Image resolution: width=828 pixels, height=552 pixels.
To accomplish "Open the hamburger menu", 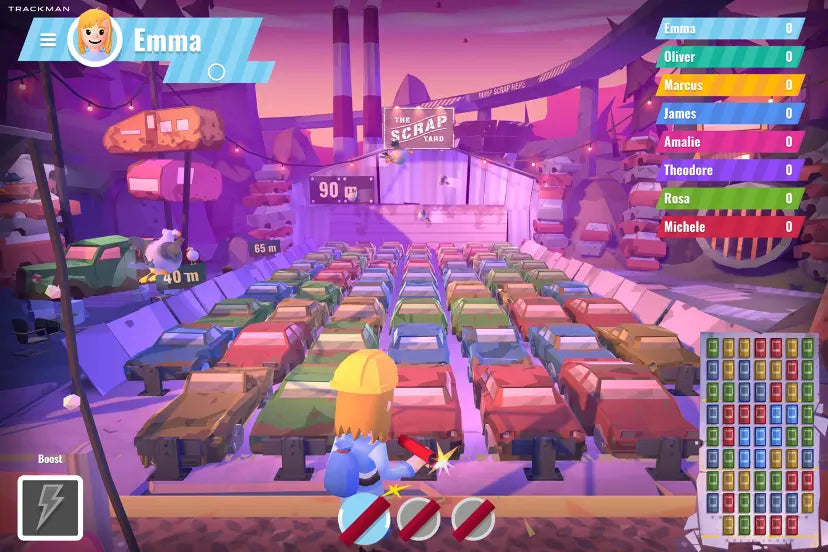I will click(48, 41).
